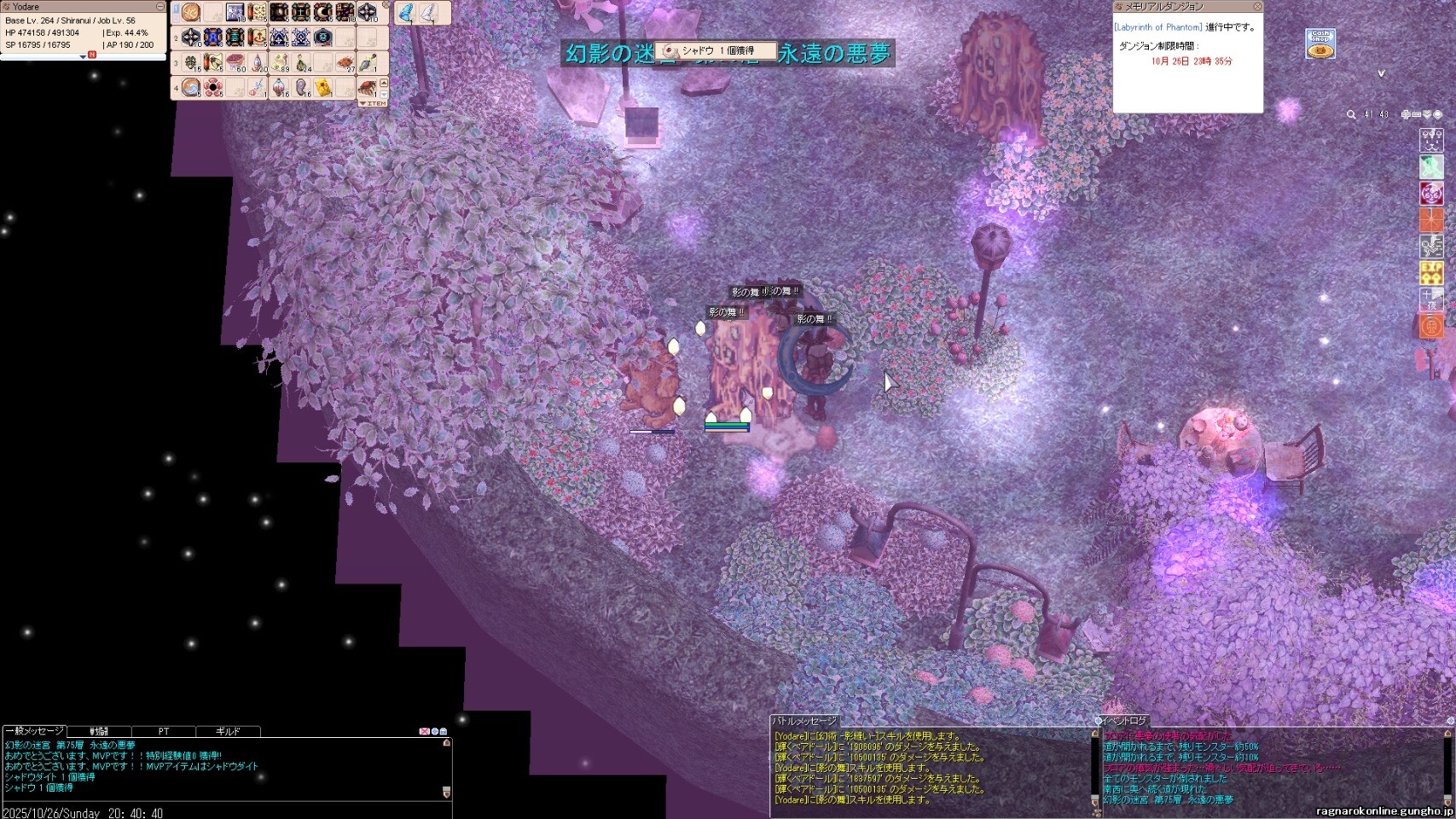Click the EXP boost buff icon
This screenshot has width=1456, height=819.
tap(1430, 273)
